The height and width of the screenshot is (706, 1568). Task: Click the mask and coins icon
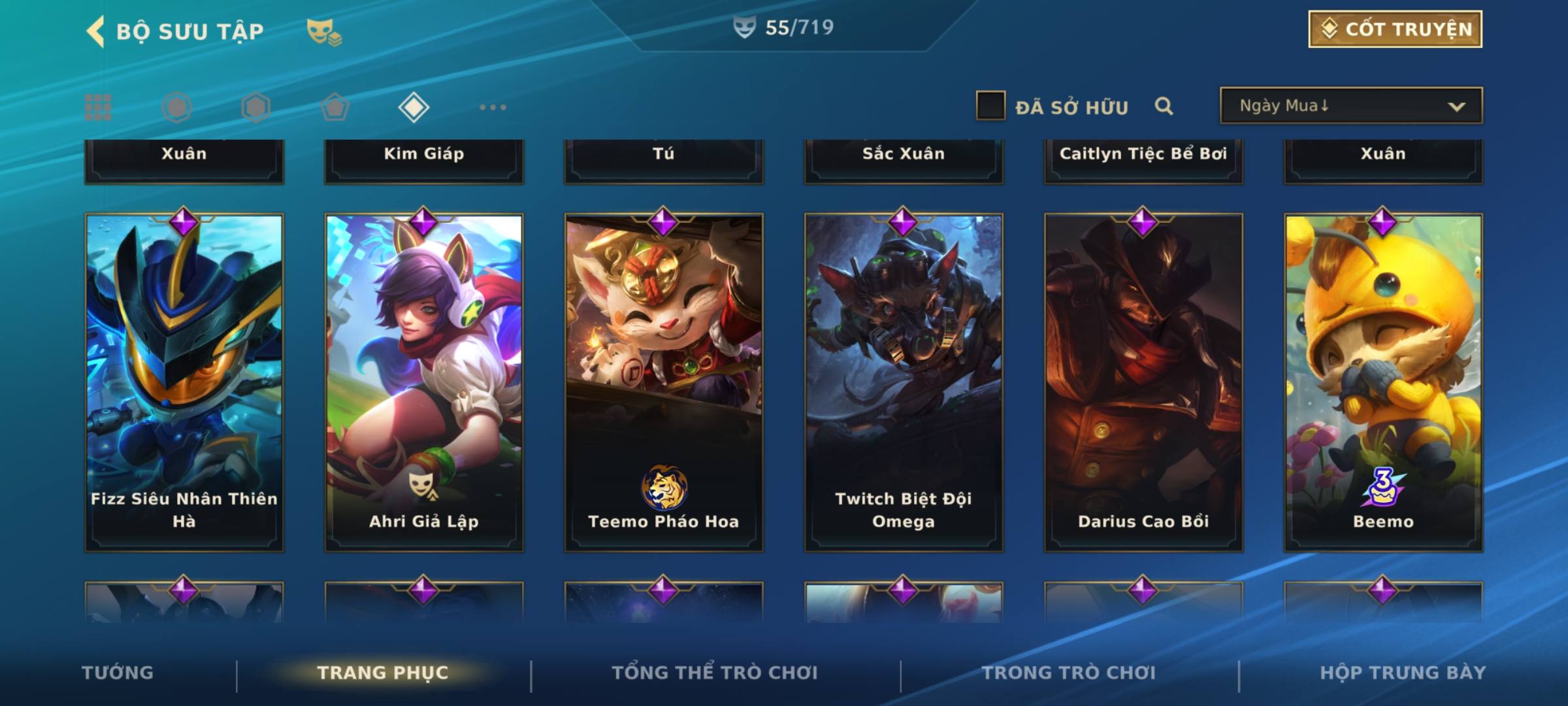[324, 32]
